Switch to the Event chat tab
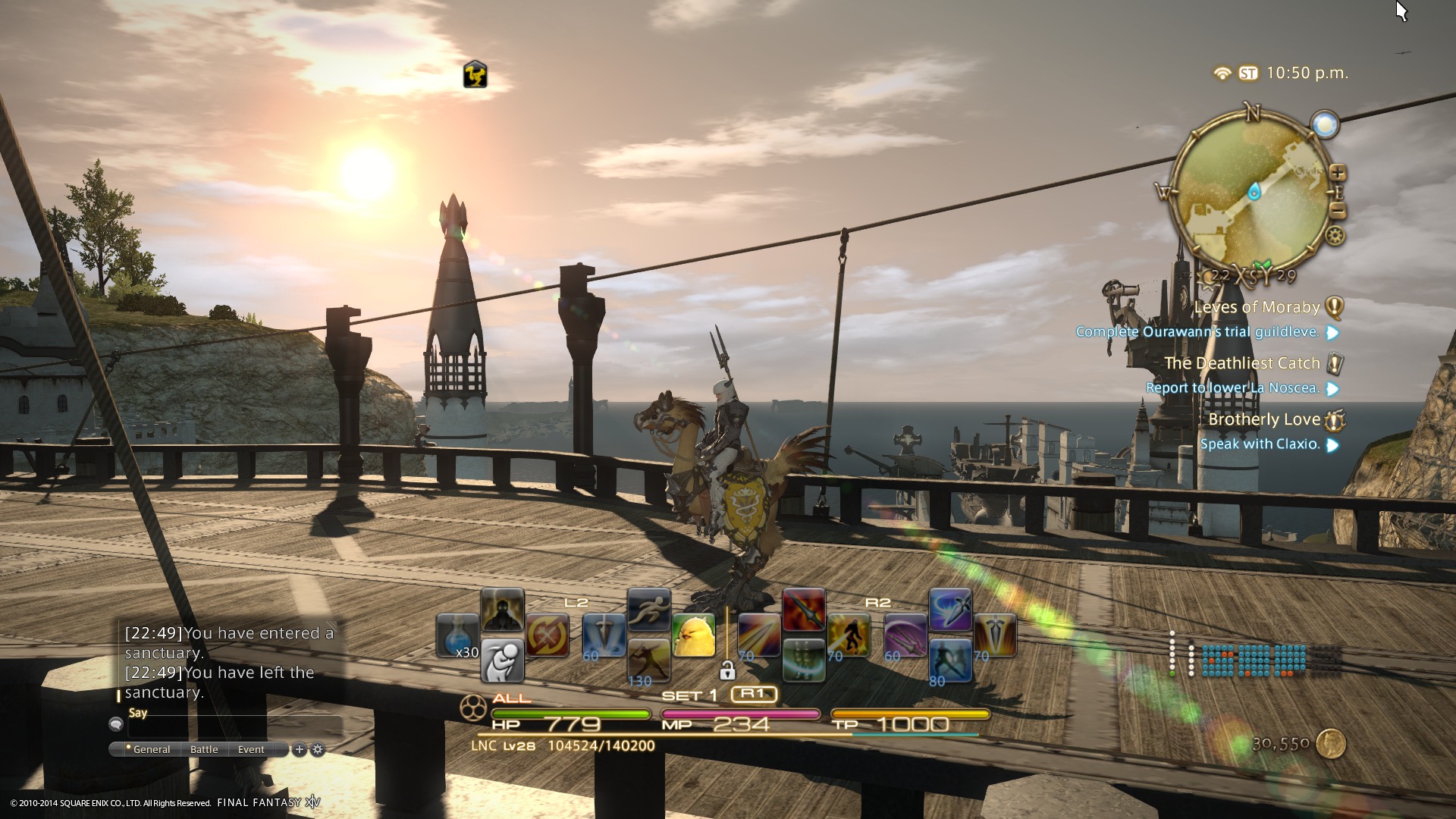The height and width of the screenshot is (819, 1456). [x=251, y=749]
